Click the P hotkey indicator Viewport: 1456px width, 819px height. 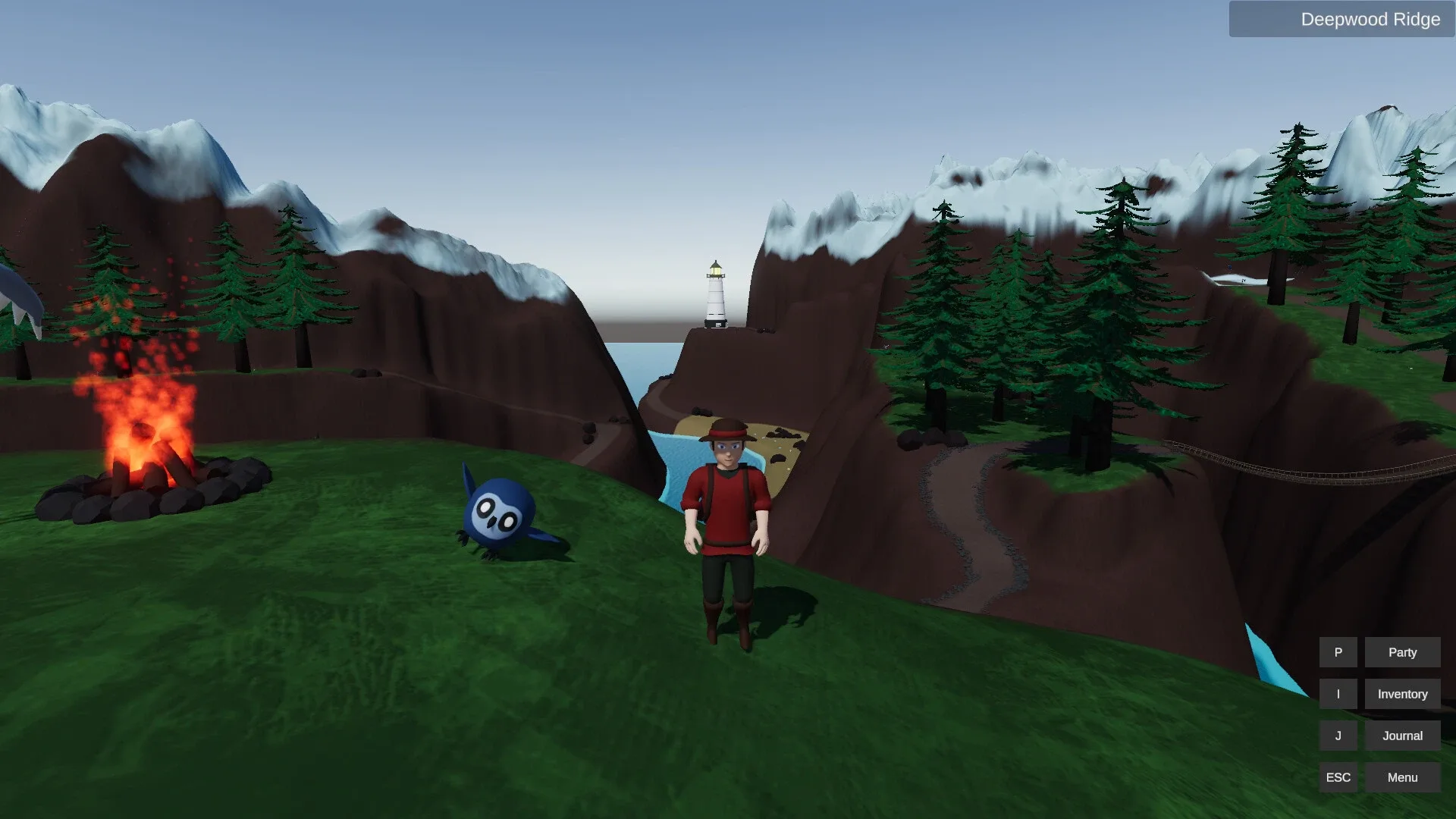pyautogui.click(x=1338, y=651)
